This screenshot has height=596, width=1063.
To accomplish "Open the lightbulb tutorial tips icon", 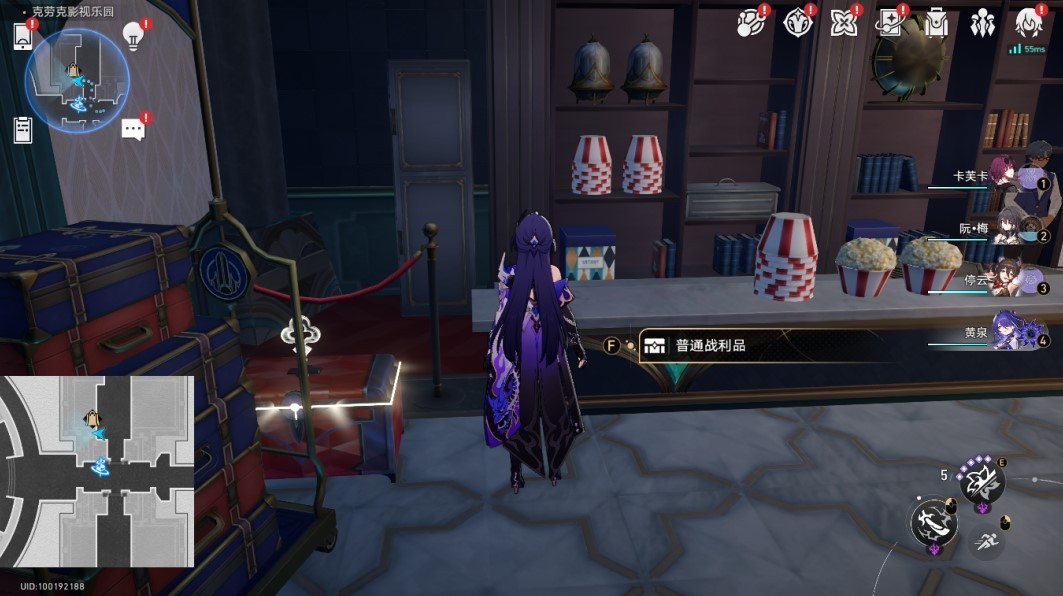I will 134,35.
